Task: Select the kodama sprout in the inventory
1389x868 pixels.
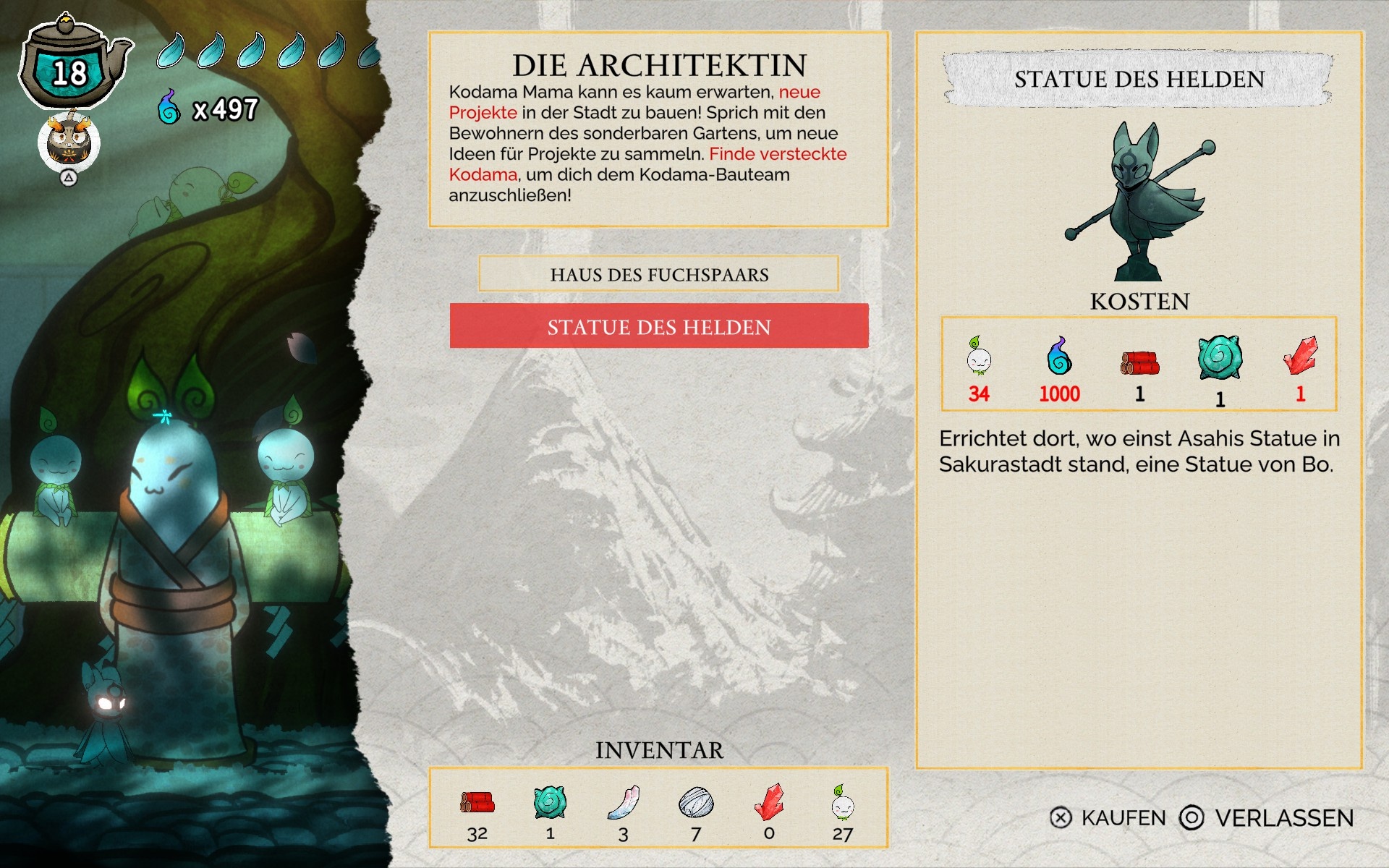Action: tap(842, 803)
